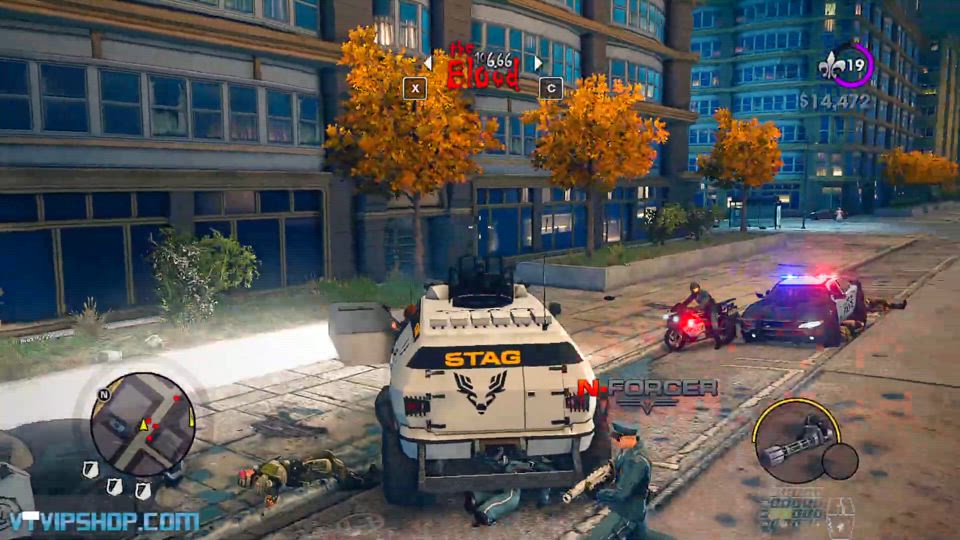Switch to the next radio station arrow

537,63
